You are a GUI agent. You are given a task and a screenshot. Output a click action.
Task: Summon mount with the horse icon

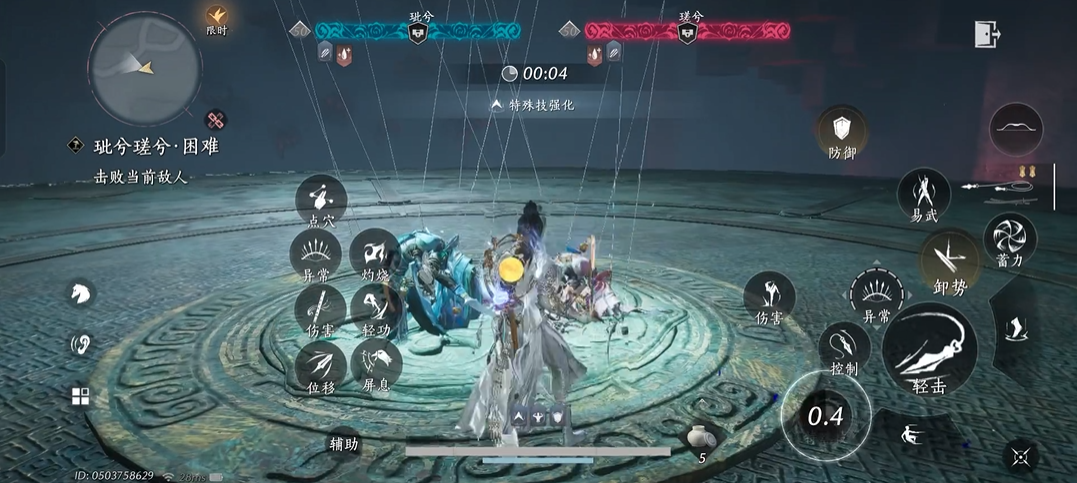click(81, 293)
